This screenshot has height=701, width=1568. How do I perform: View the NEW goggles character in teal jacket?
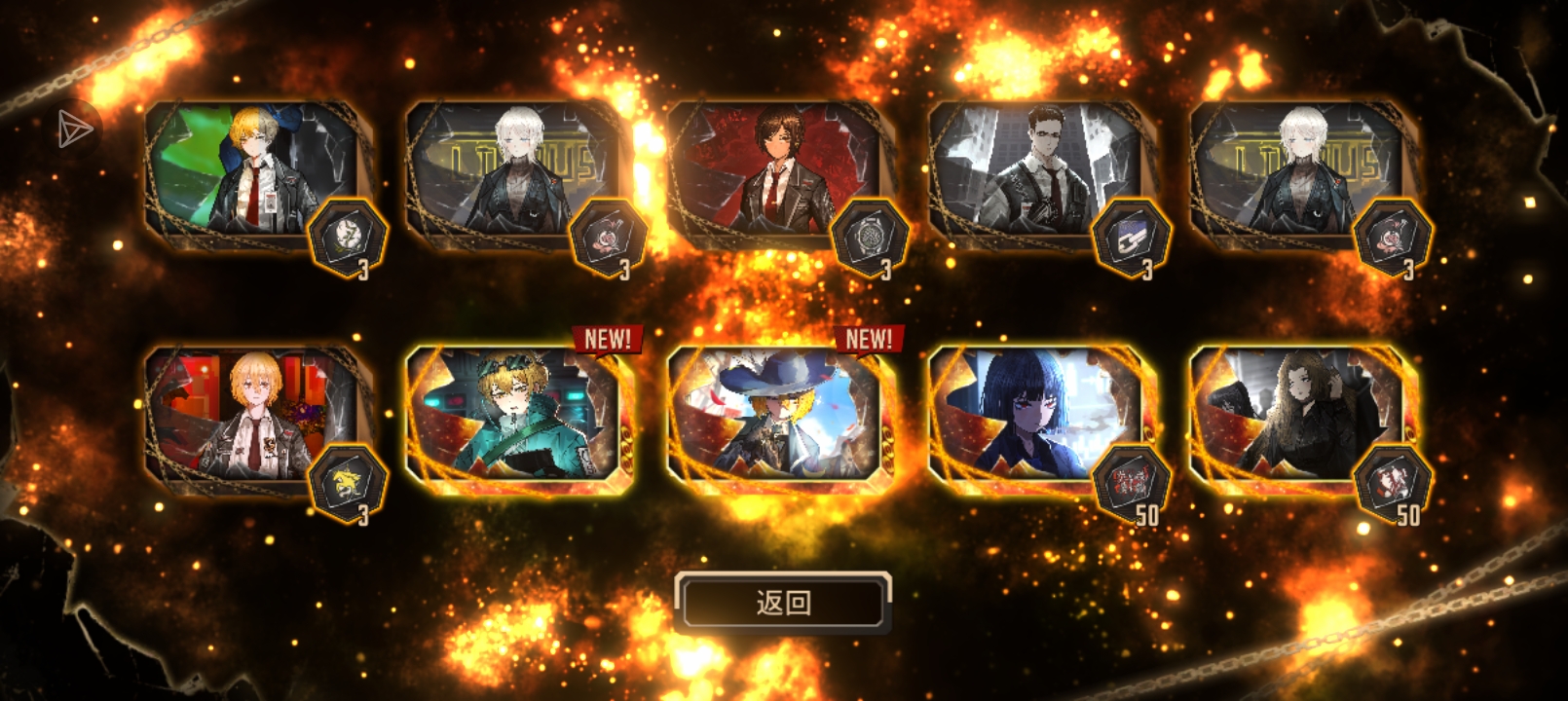pyautogui.click(x=516, y=417)
